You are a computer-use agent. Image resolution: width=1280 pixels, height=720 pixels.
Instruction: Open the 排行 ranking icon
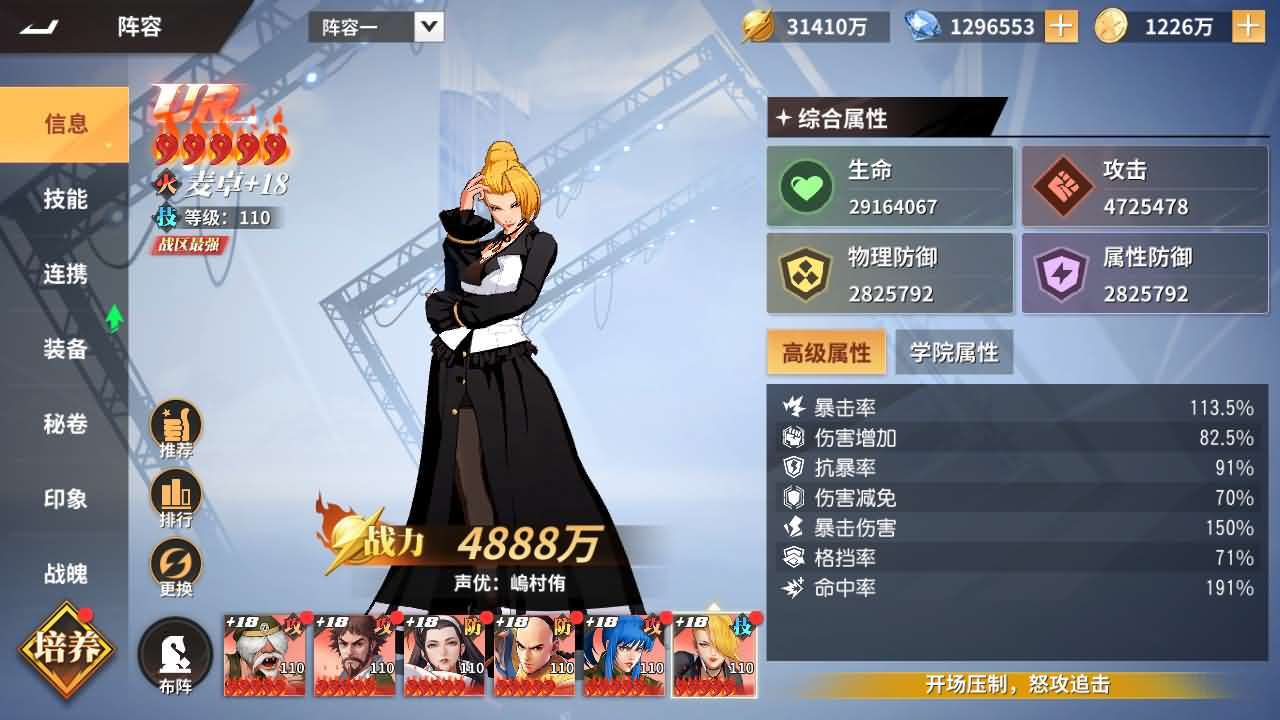[x=175, y=492]
